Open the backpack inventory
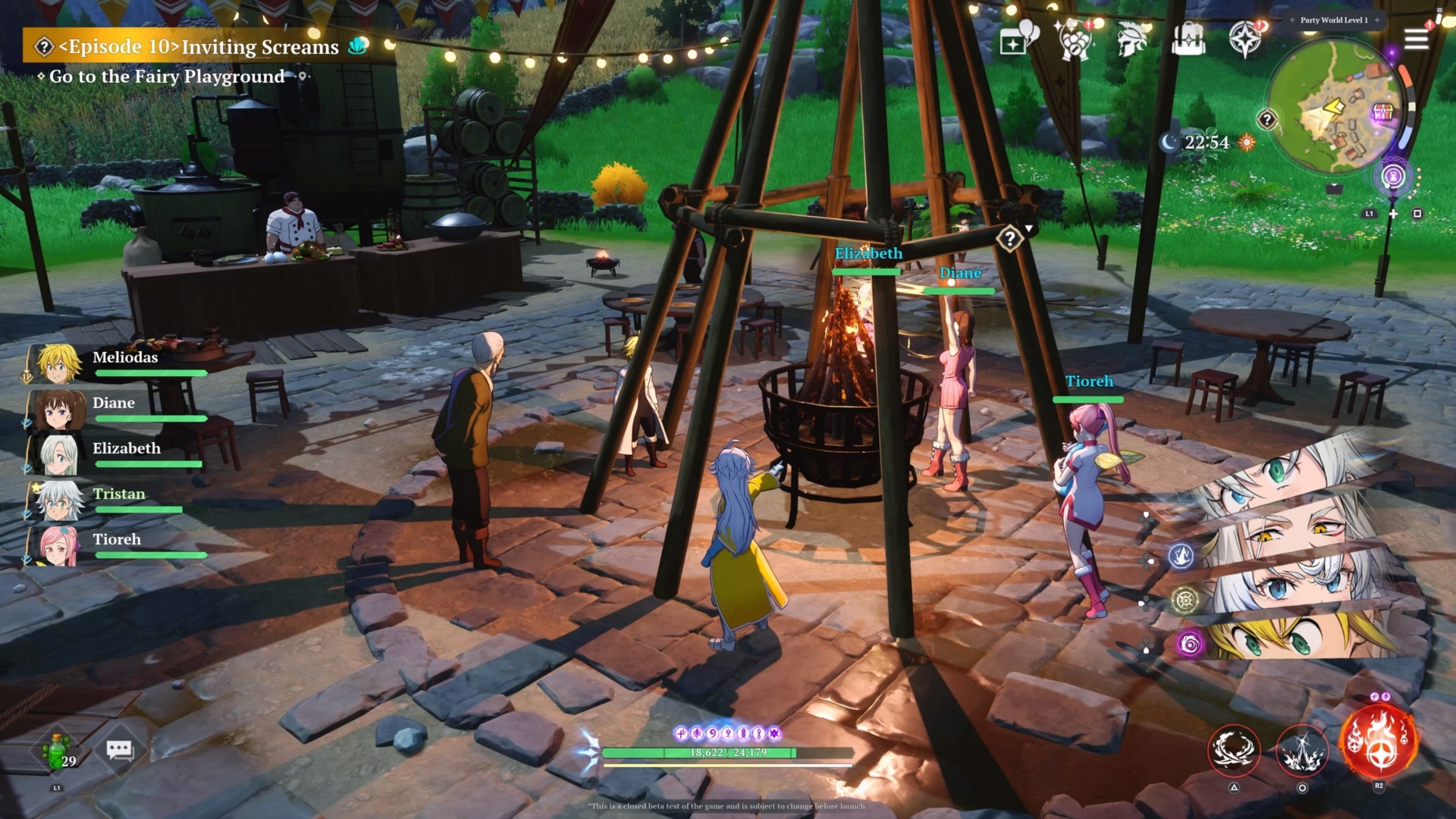The image size is (1456, 819). pos(1188,38)
